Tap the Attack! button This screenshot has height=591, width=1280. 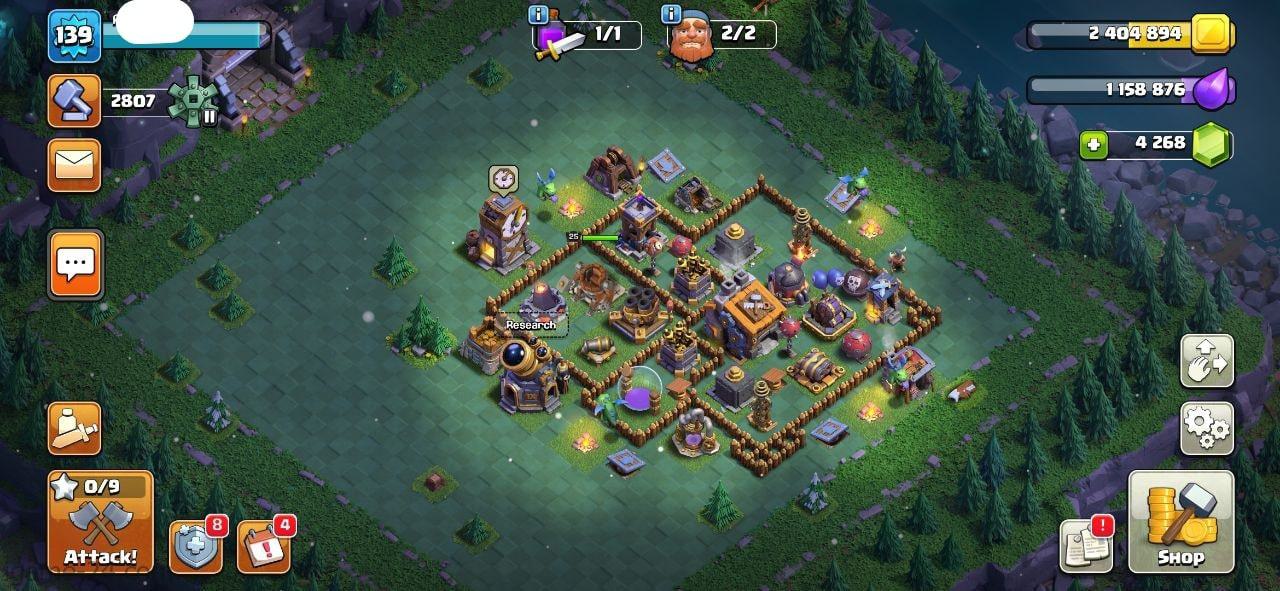point(100,522)
